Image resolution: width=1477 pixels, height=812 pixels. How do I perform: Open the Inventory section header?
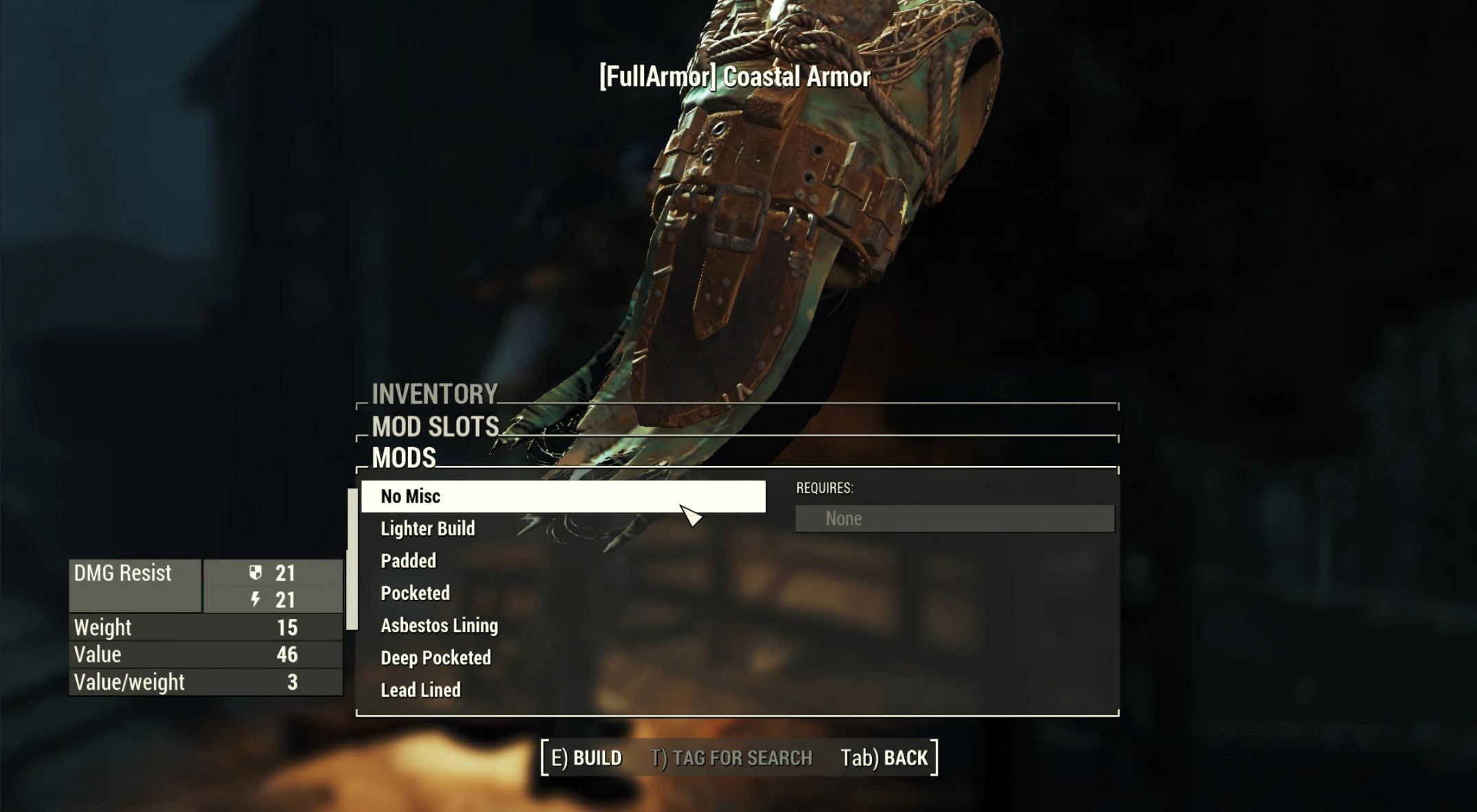(x=435, y=394)
